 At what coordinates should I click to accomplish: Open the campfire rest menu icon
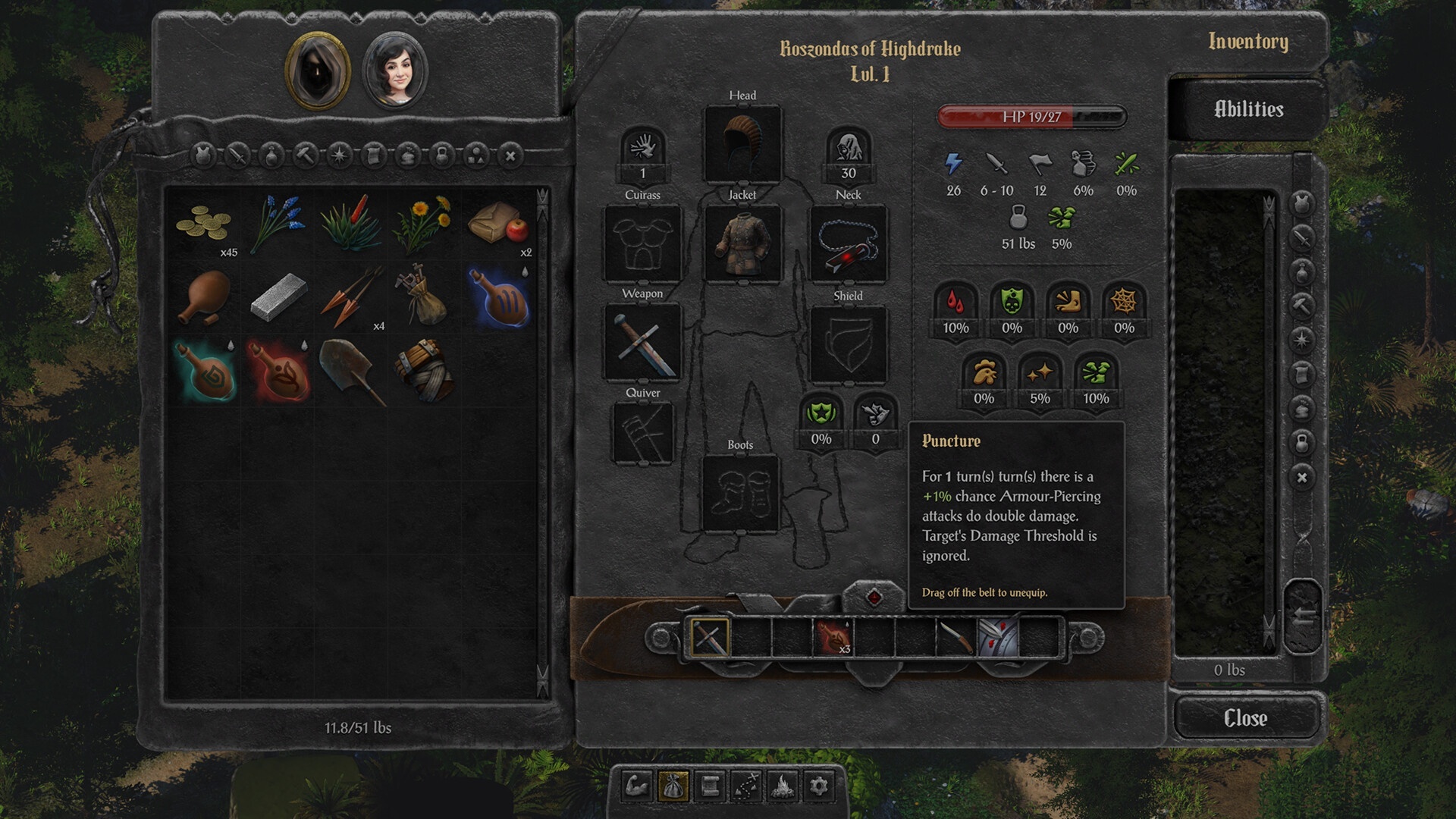pyautogui.click(x=783, y=786)
